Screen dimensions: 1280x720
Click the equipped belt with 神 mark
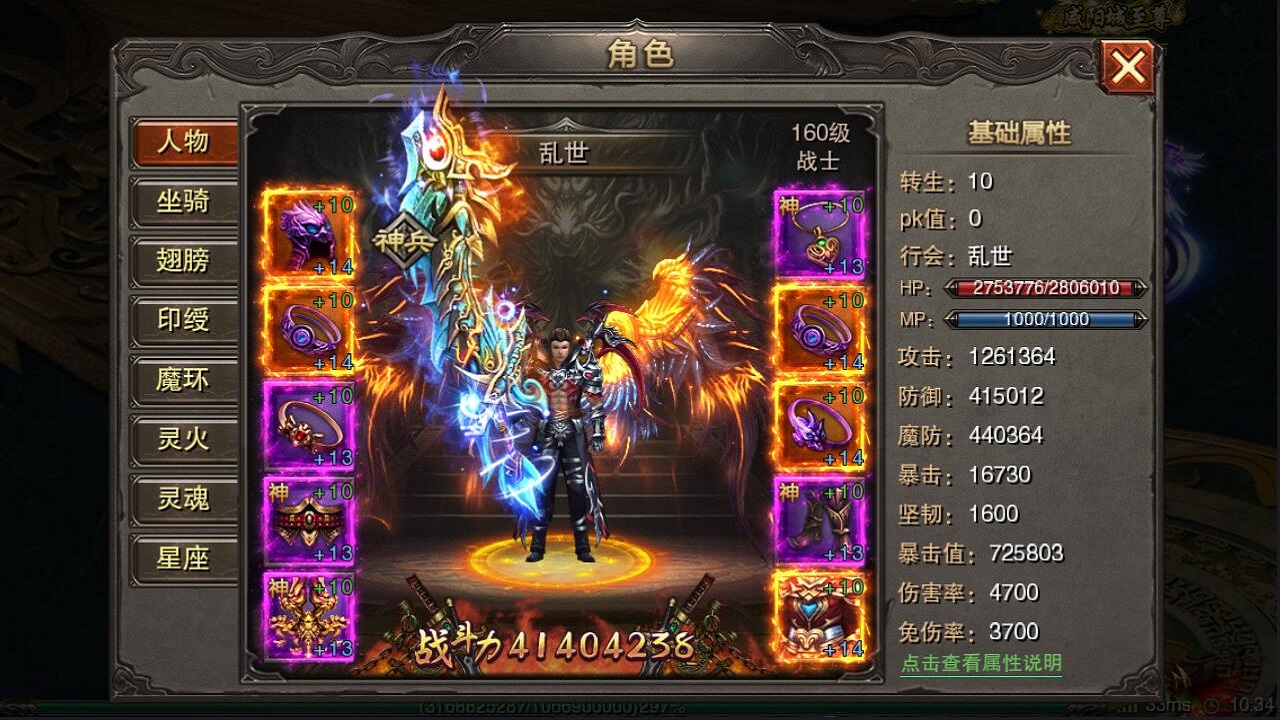click(x=307, y=520)
